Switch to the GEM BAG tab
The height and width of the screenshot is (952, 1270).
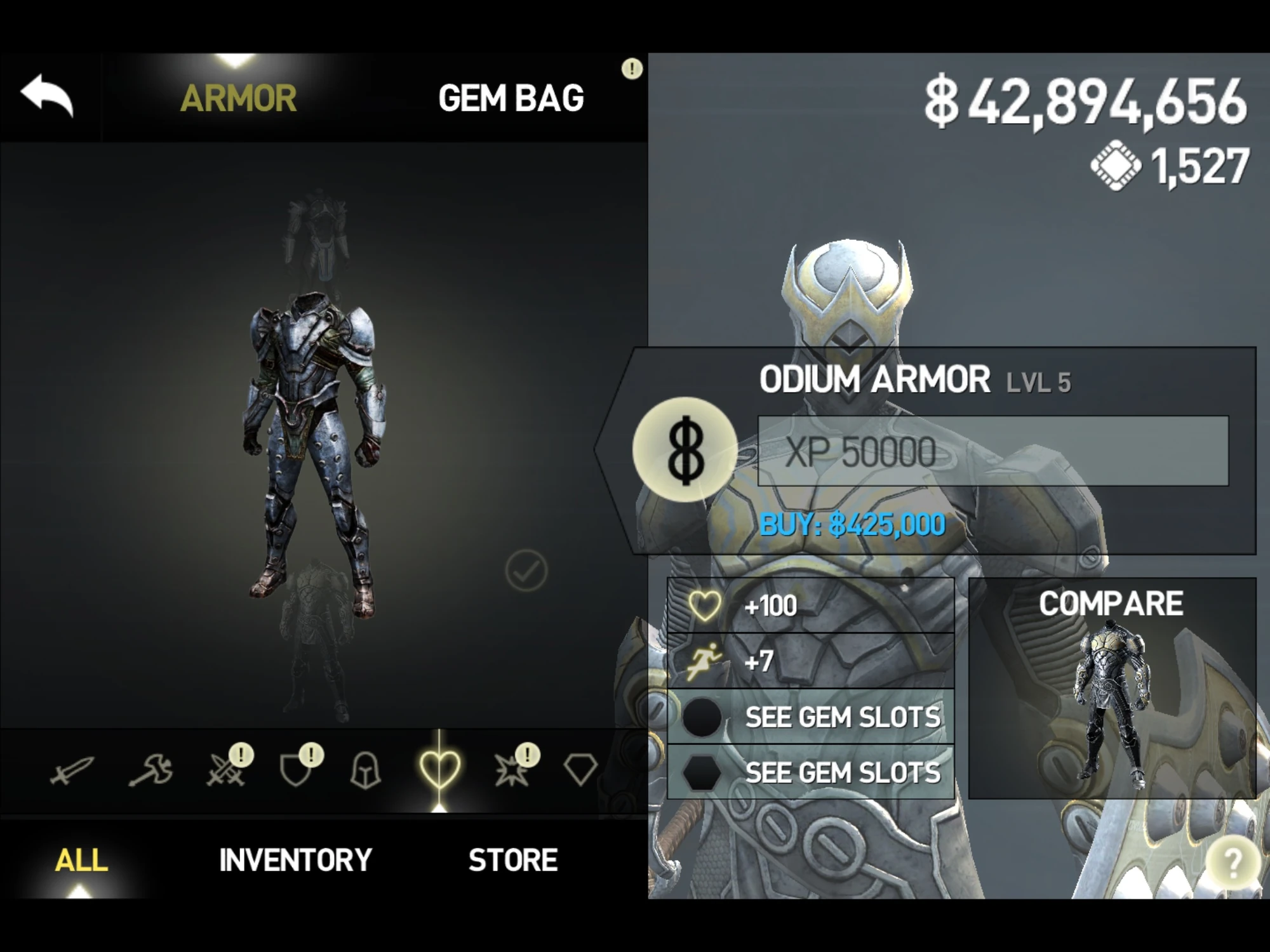click(x=512, y=96)
